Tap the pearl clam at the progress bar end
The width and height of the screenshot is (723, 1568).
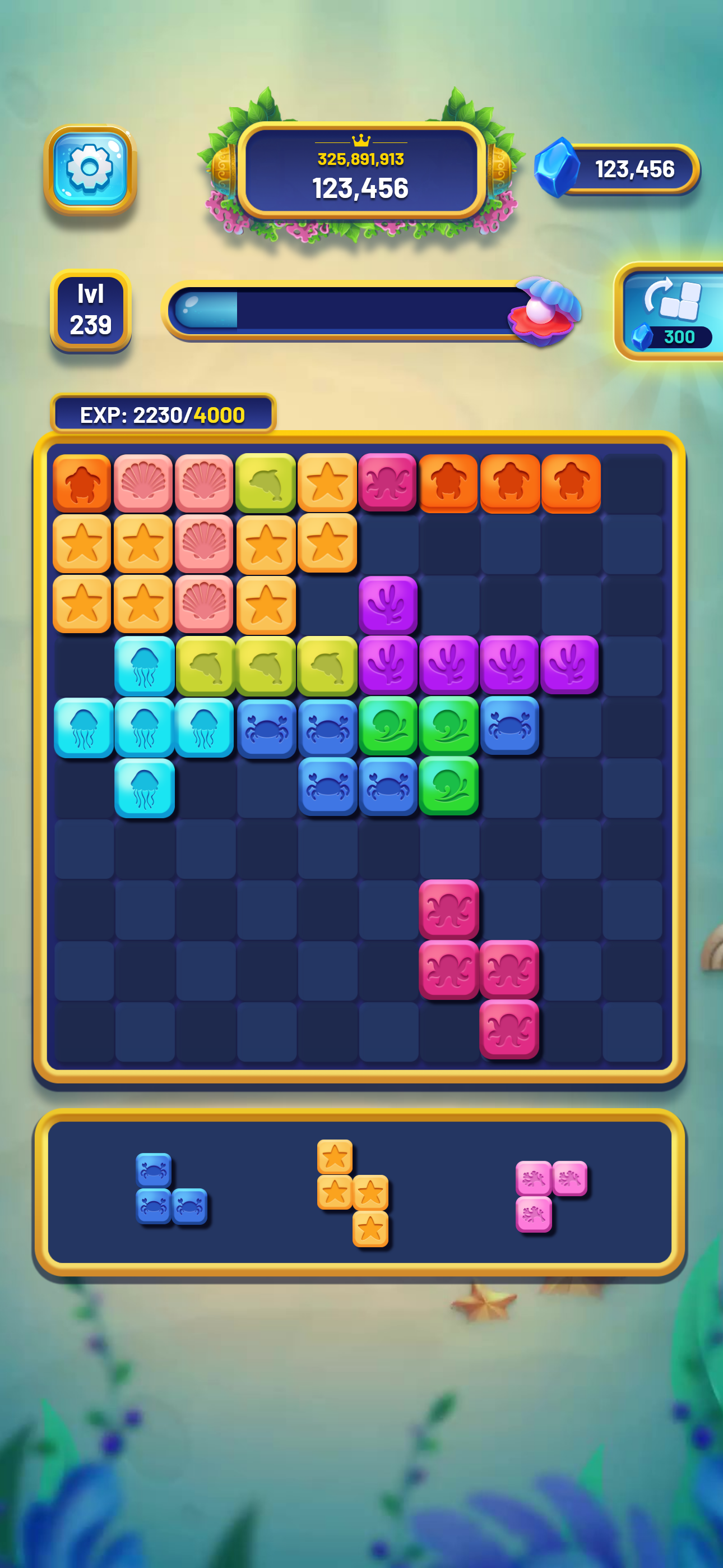(x=544, y=311)
